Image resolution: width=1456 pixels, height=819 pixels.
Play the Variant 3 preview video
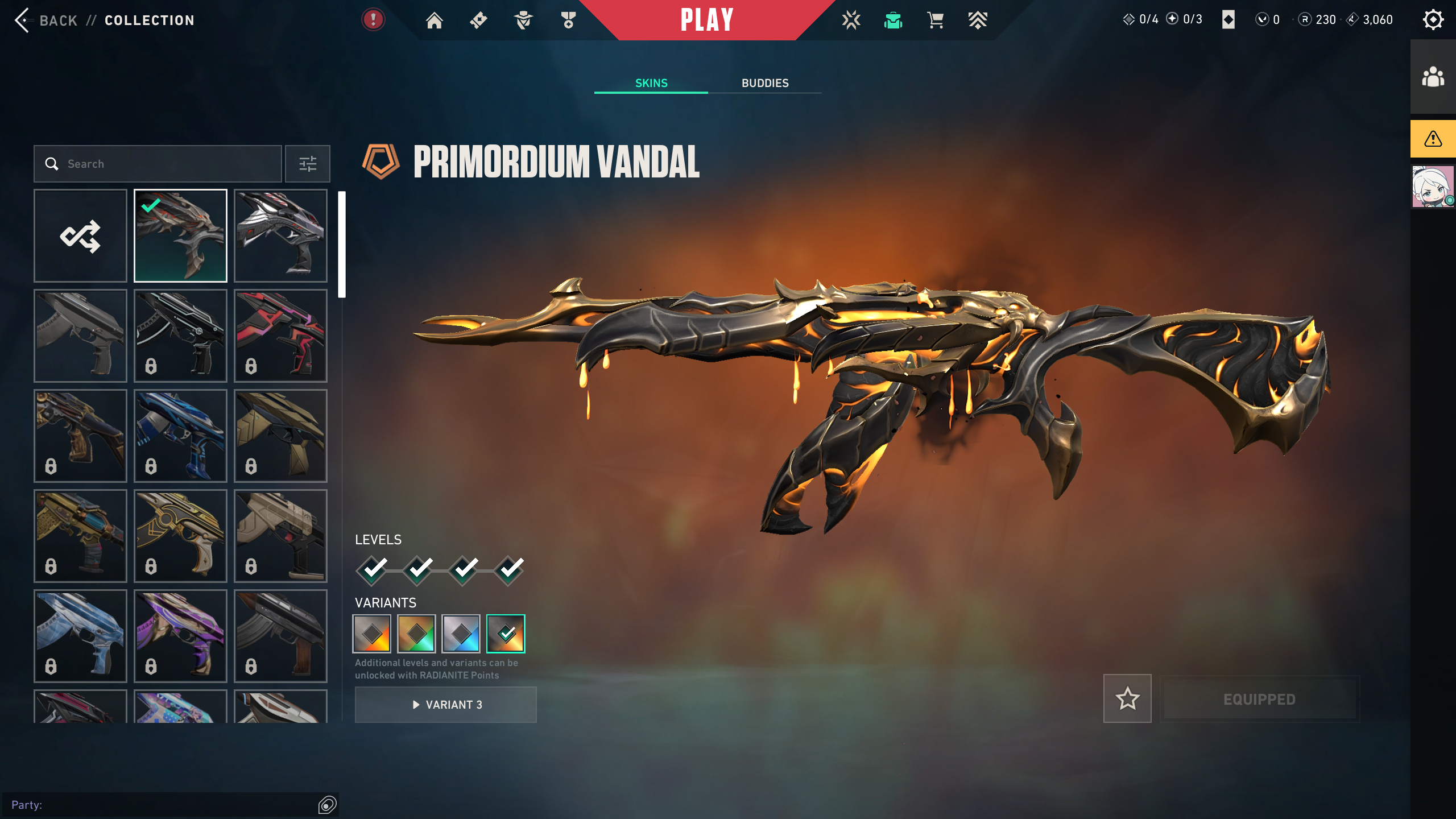coord(446,705)
